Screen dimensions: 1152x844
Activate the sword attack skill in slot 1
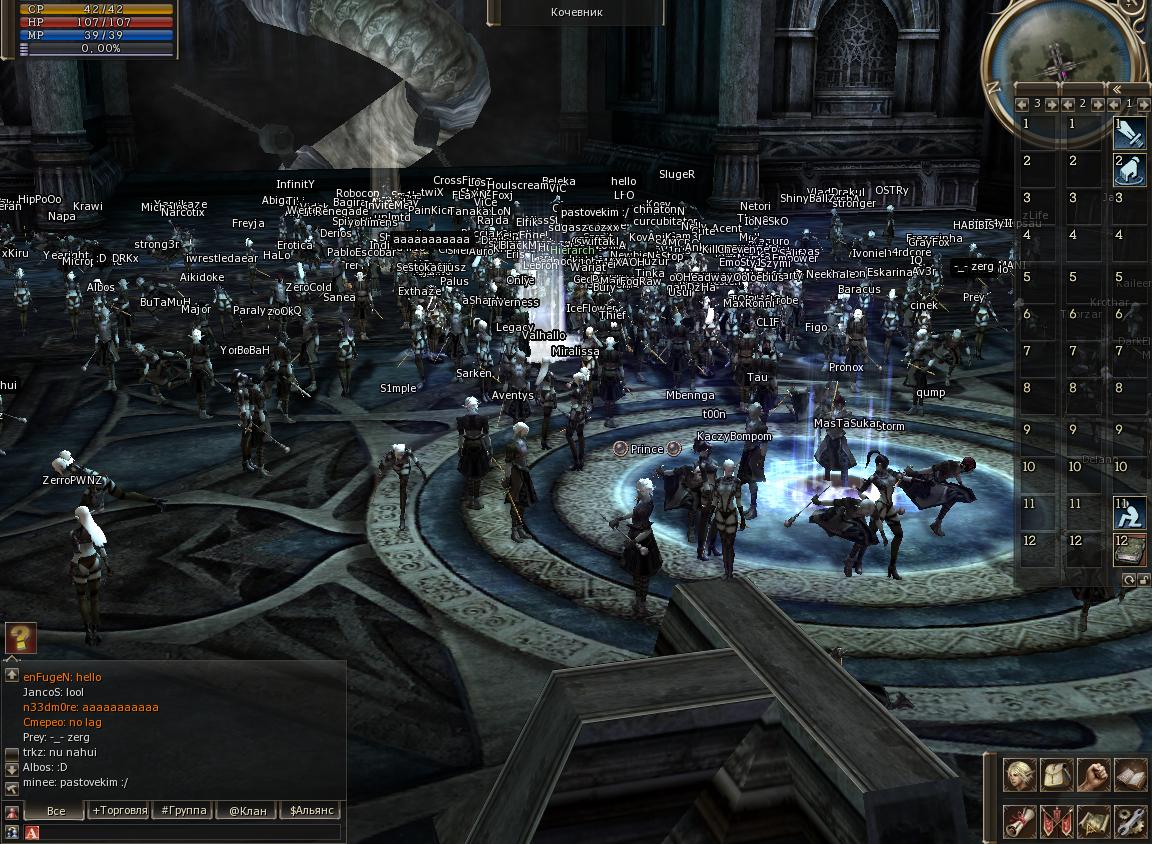click(1130, 132)
